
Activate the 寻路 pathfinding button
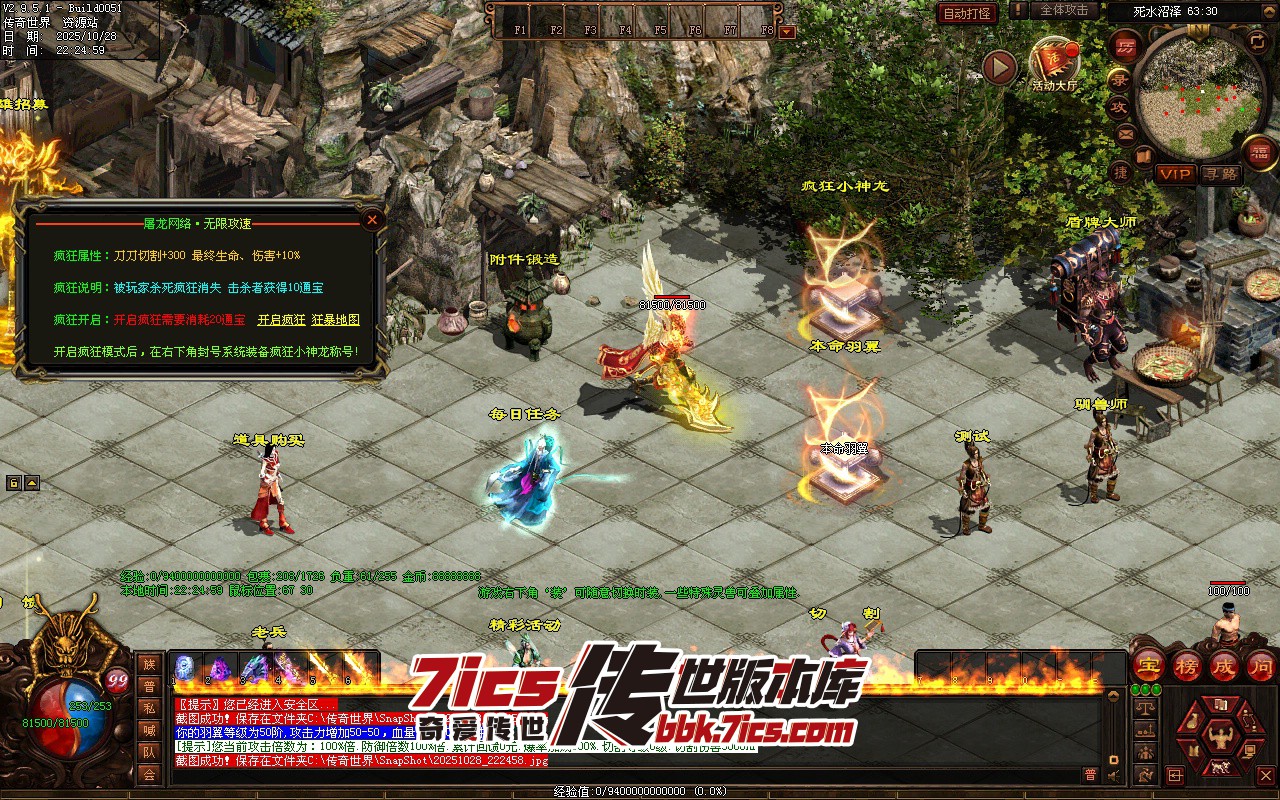1220,174
